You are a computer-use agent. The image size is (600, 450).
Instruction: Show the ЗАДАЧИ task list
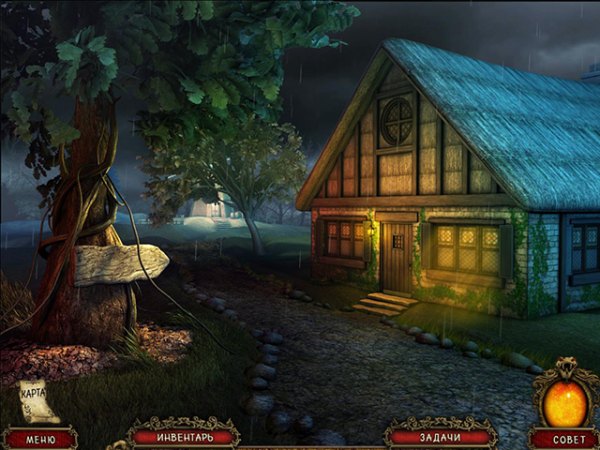point(441,436)
